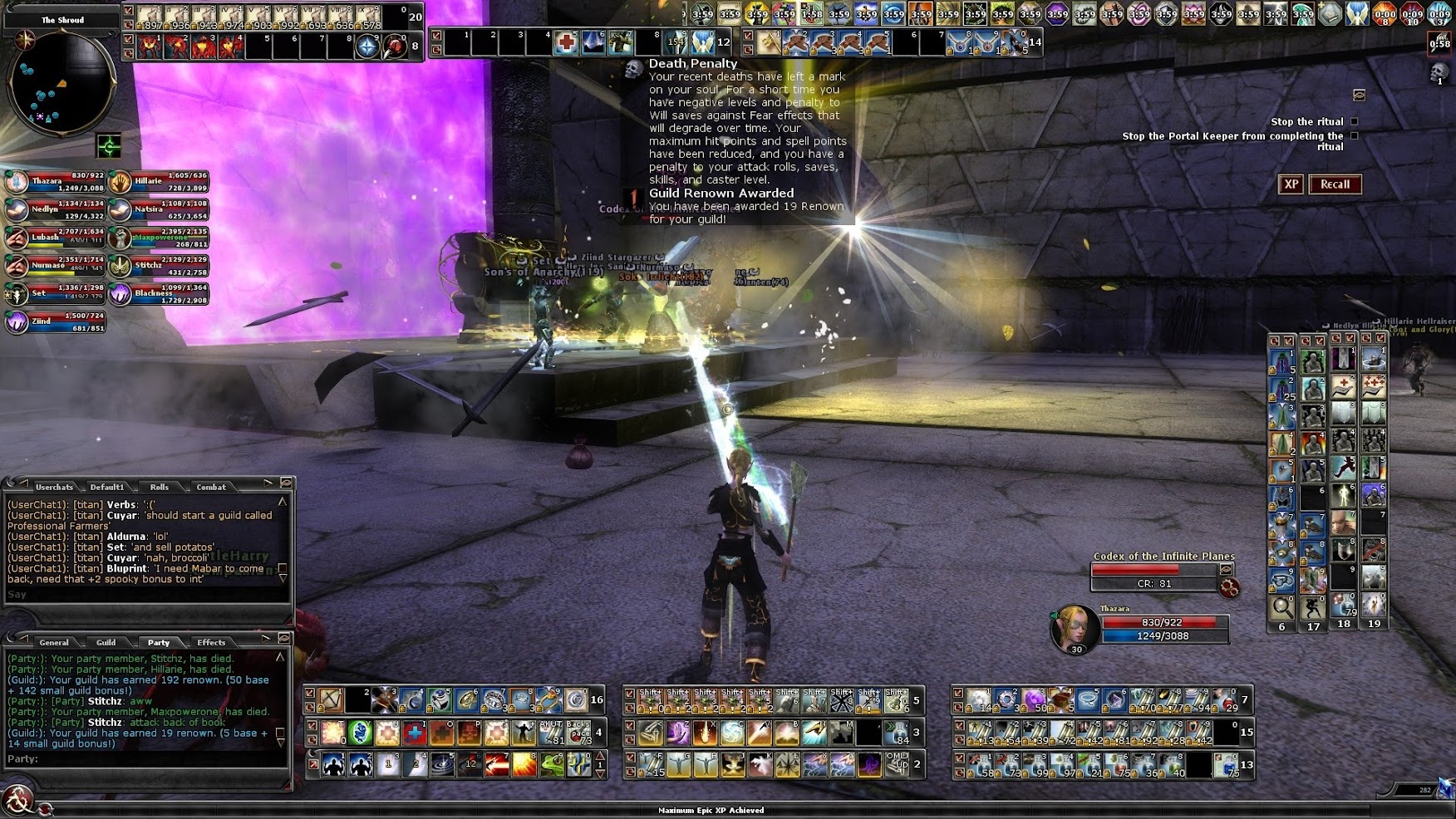Open the Rolls chat tab

(x=160, y=487)
